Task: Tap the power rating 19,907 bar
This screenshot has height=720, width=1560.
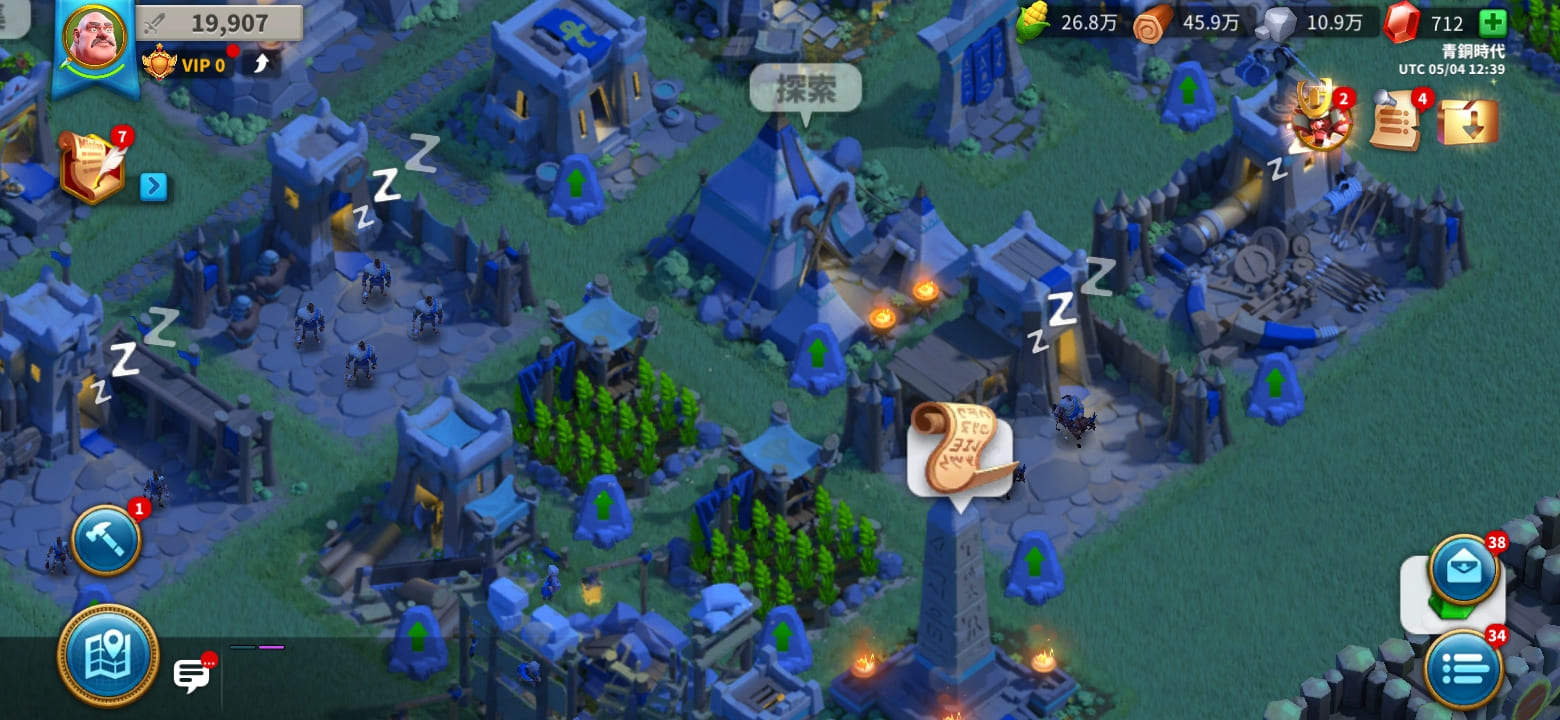Action: tap(220, 23)
